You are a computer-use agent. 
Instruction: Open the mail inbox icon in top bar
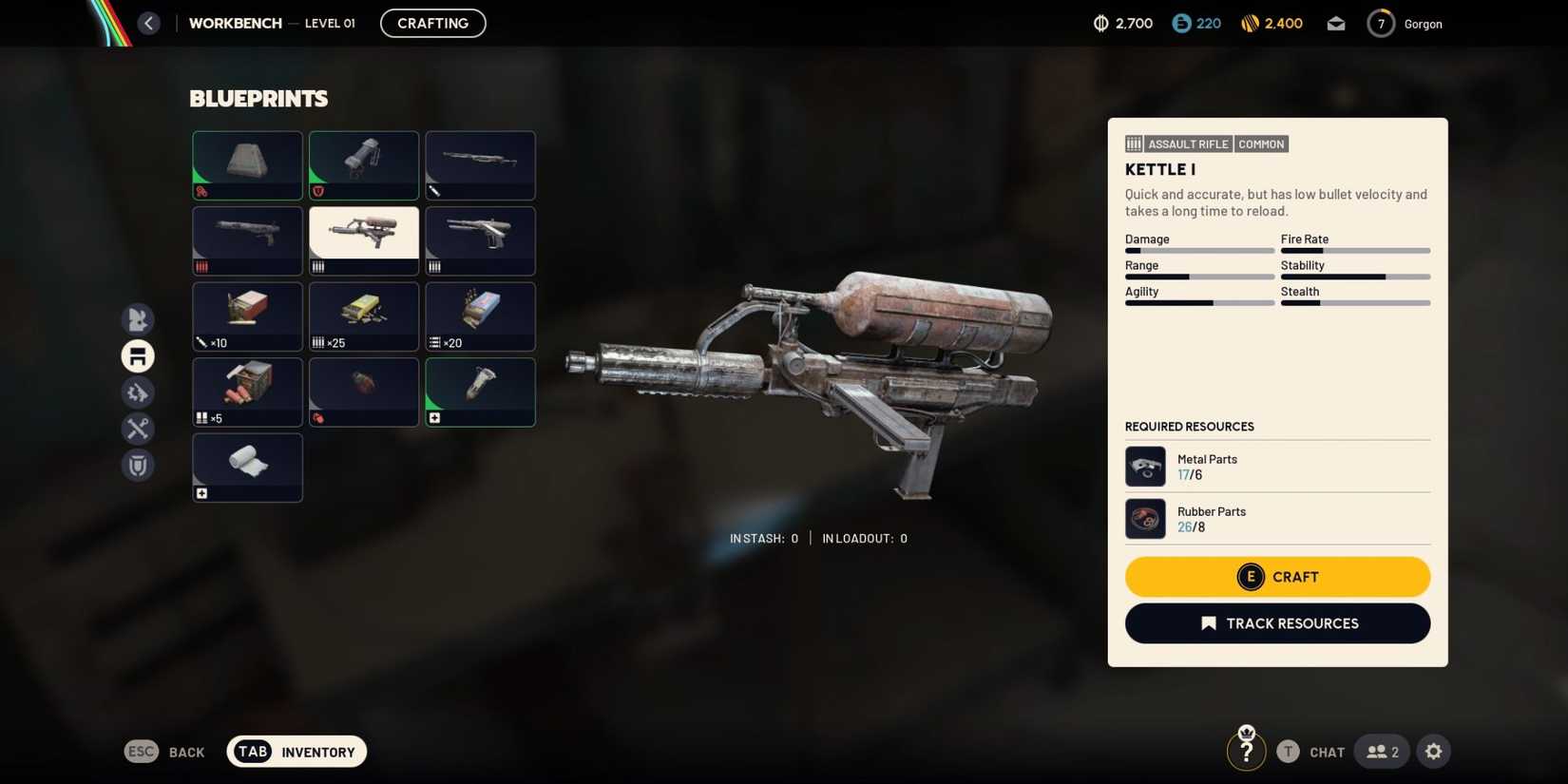[x=1335, y=23]
